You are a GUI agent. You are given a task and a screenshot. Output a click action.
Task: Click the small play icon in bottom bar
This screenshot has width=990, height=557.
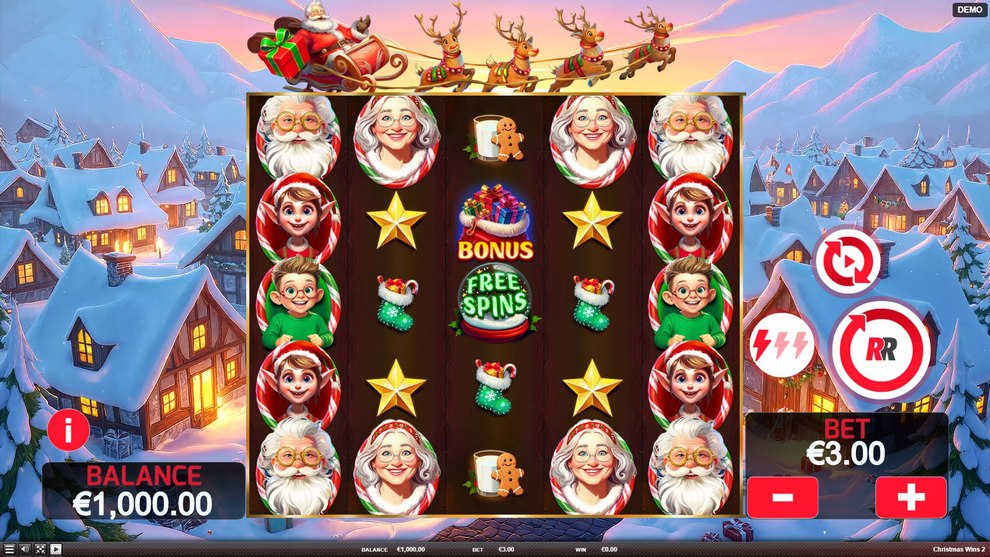click(x=55, y=549)
